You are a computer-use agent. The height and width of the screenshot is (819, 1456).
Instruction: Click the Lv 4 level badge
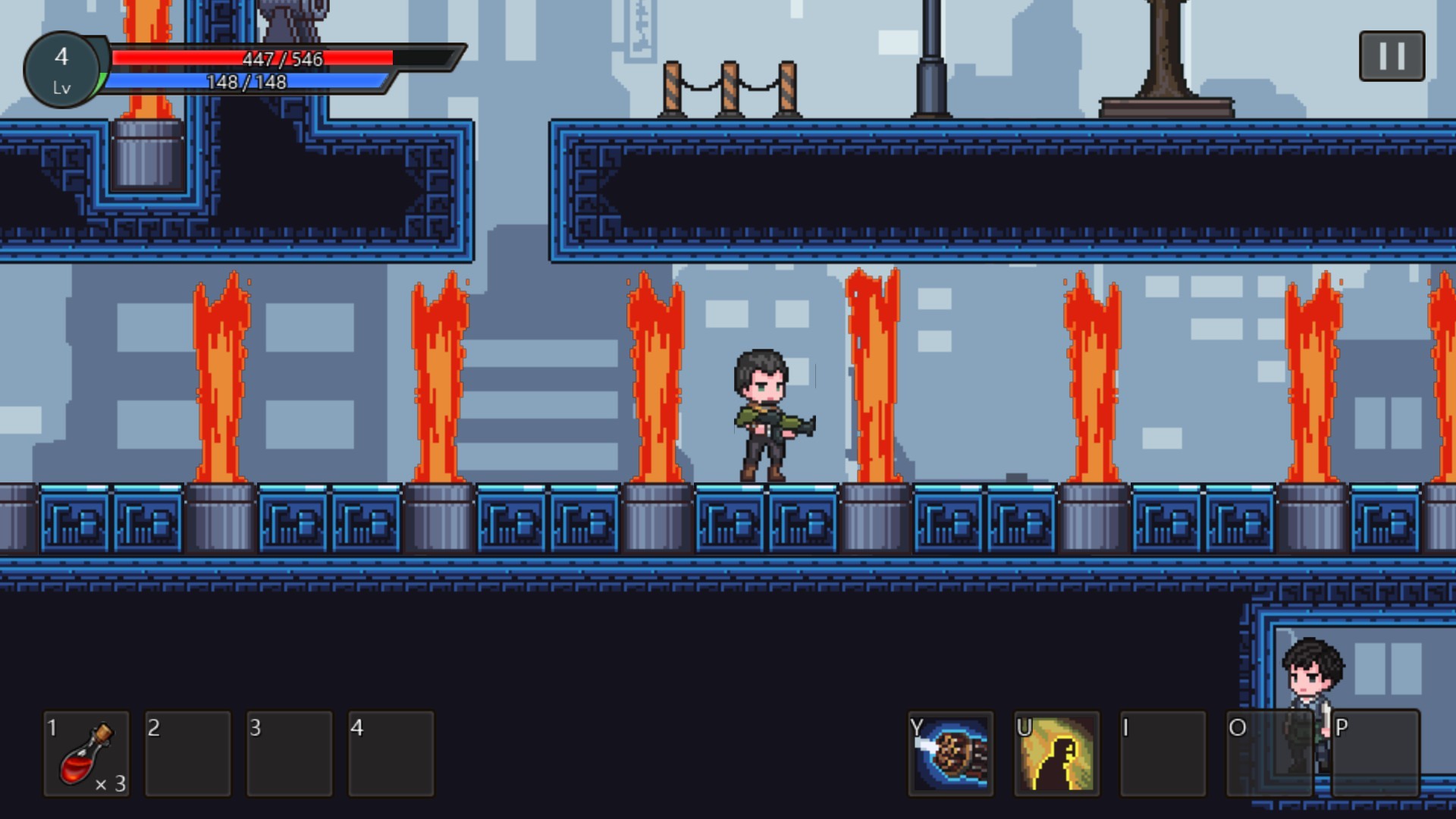click(x=62, y=68)
